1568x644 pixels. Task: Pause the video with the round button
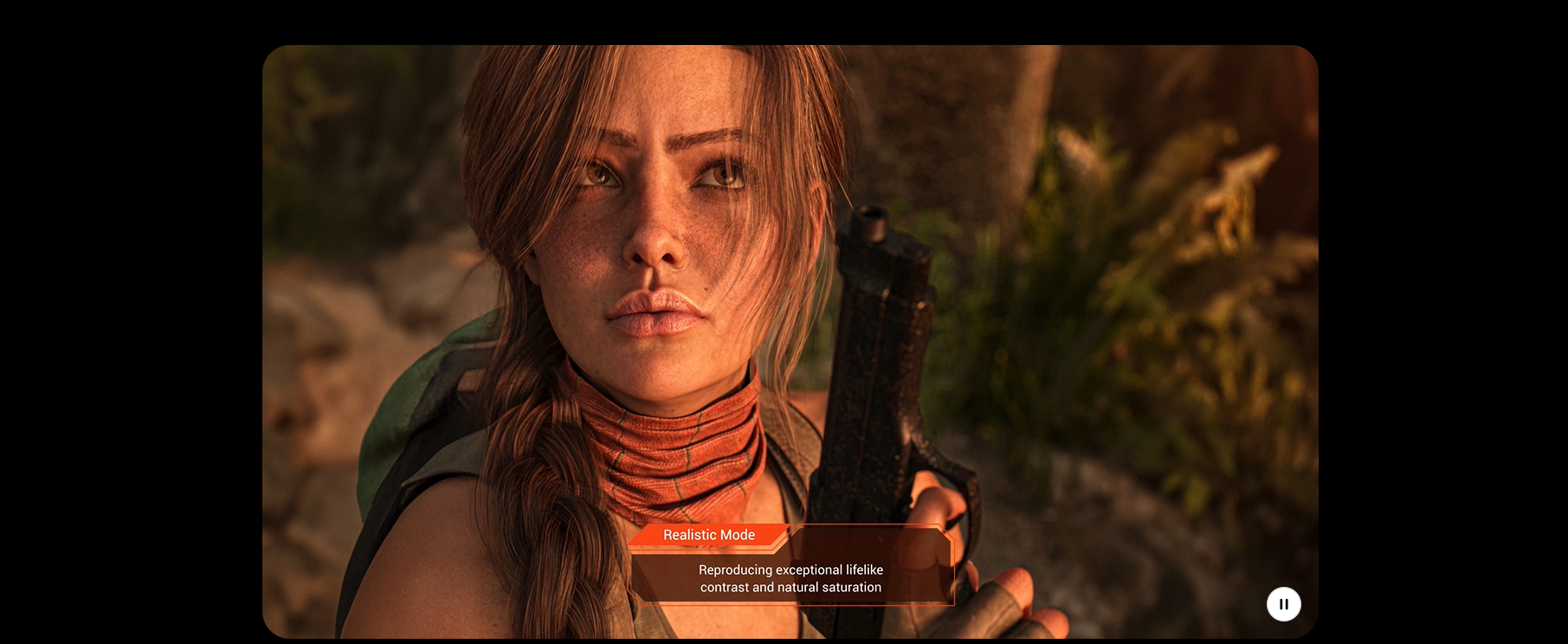tap(1283, 604)
